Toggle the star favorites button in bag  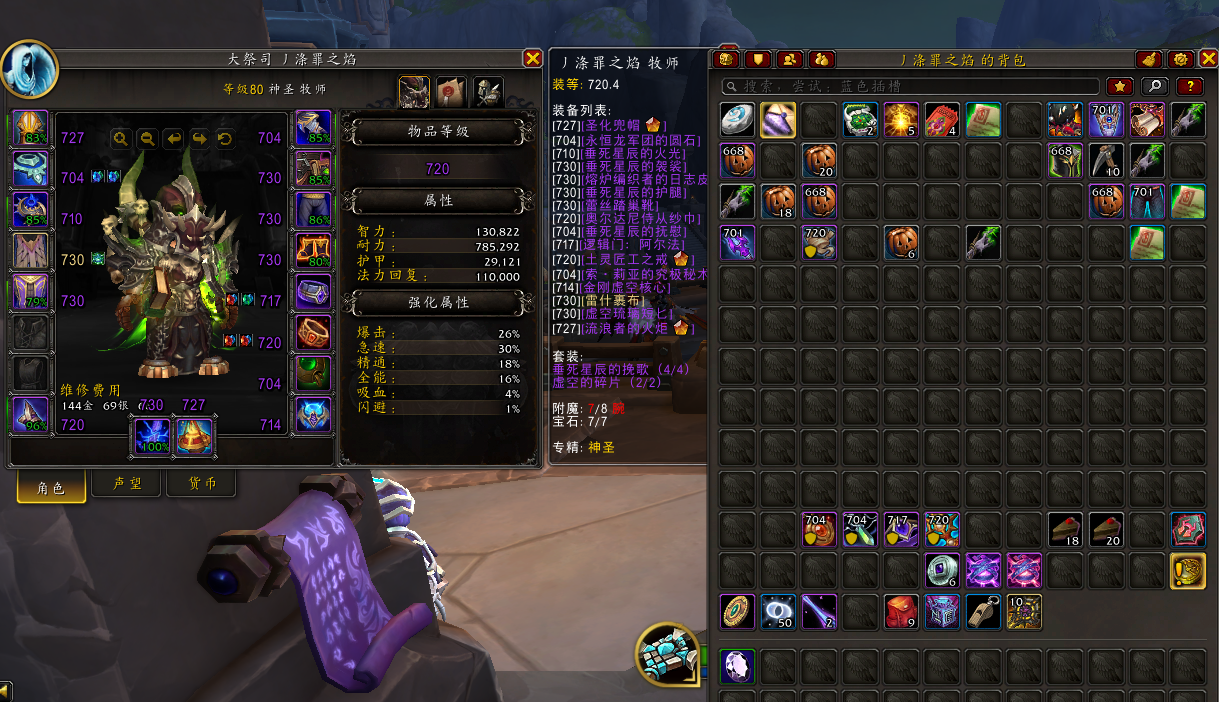tap(1119, 87)
